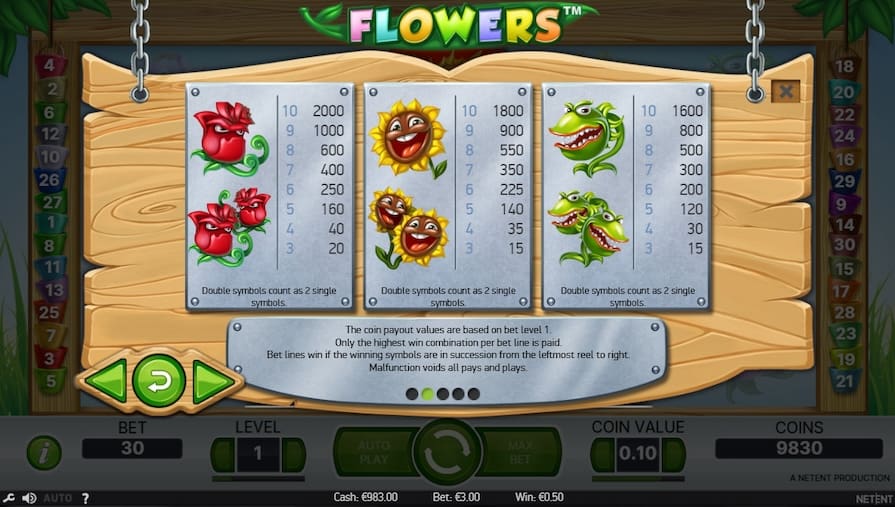Screen dimensions: 895x507
Task: Lower the coin value
Action: click(x=602, y=454)
